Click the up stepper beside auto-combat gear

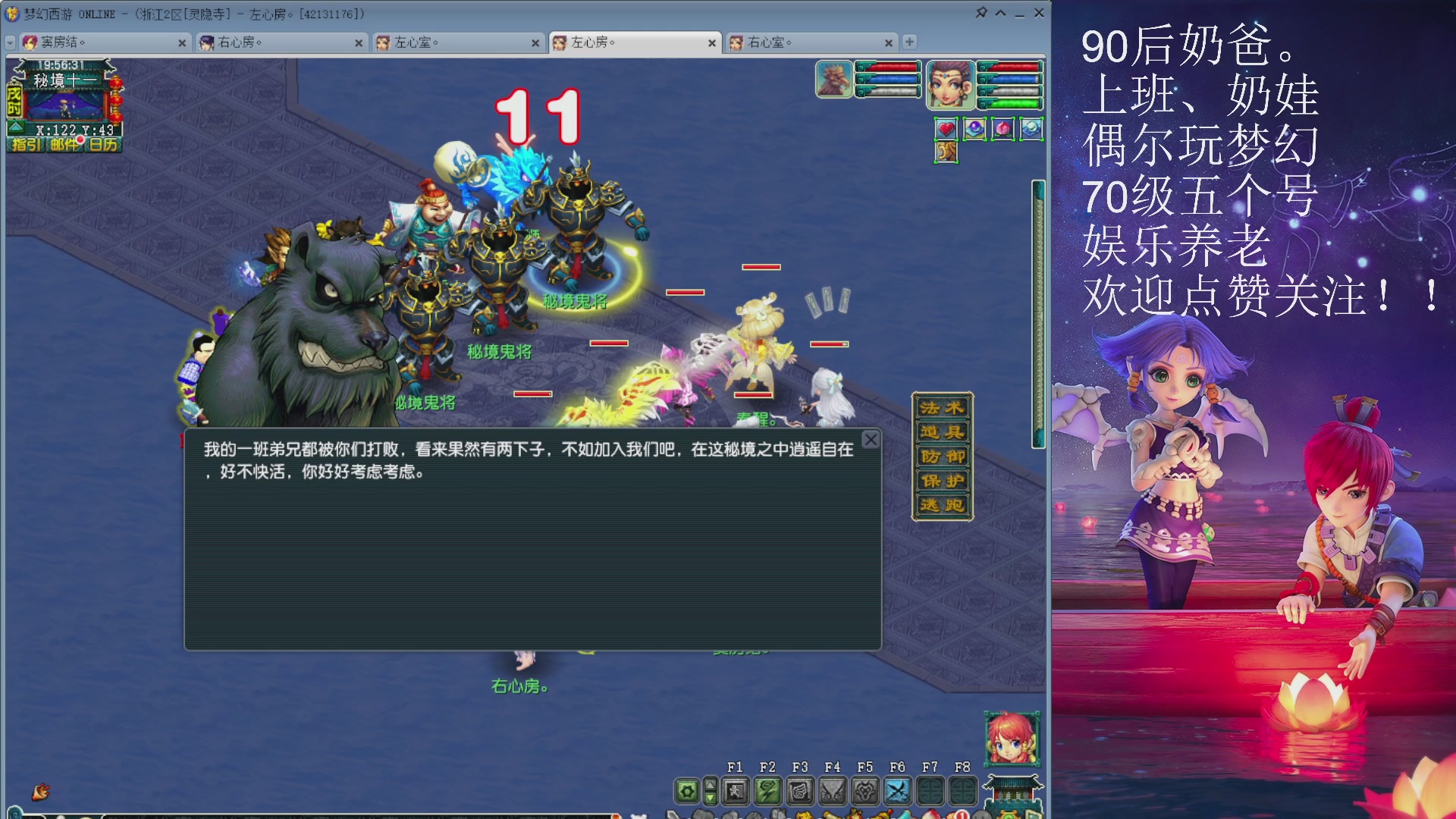pos(710,786)
